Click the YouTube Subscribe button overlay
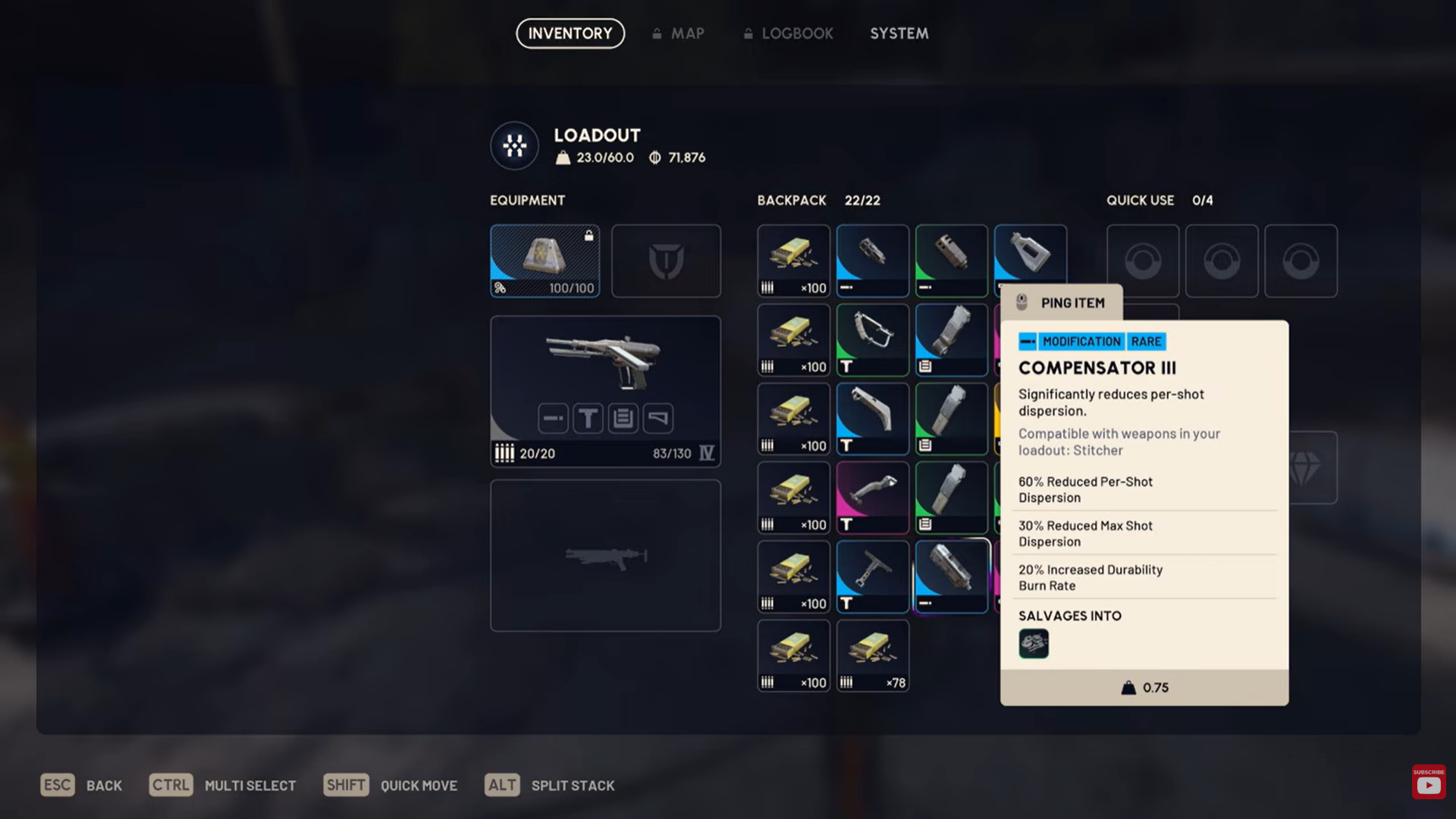Image resolution: width=1456 pixels, height=819 pixels. (1428, 782)
